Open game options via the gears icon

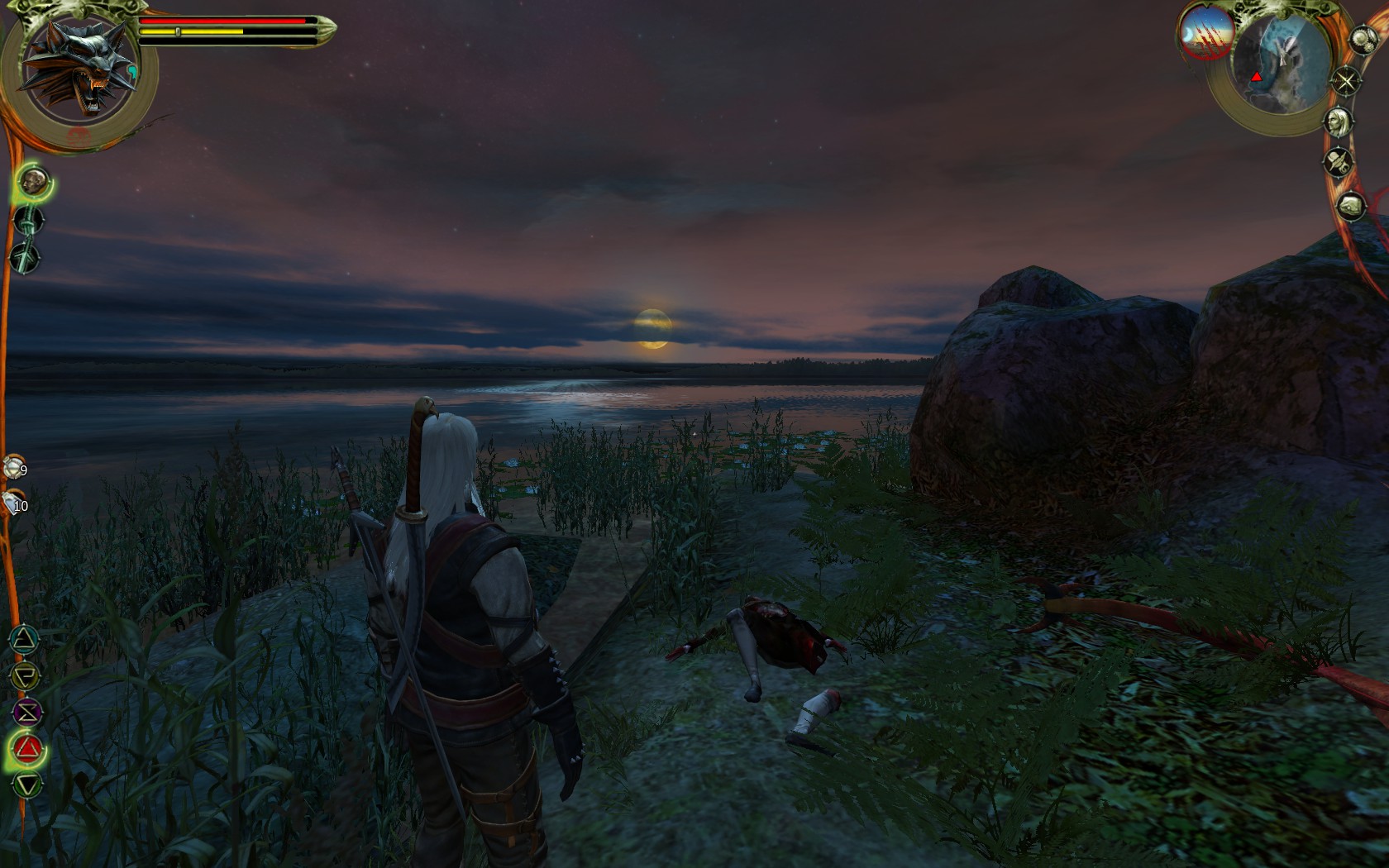(1362, 40)
